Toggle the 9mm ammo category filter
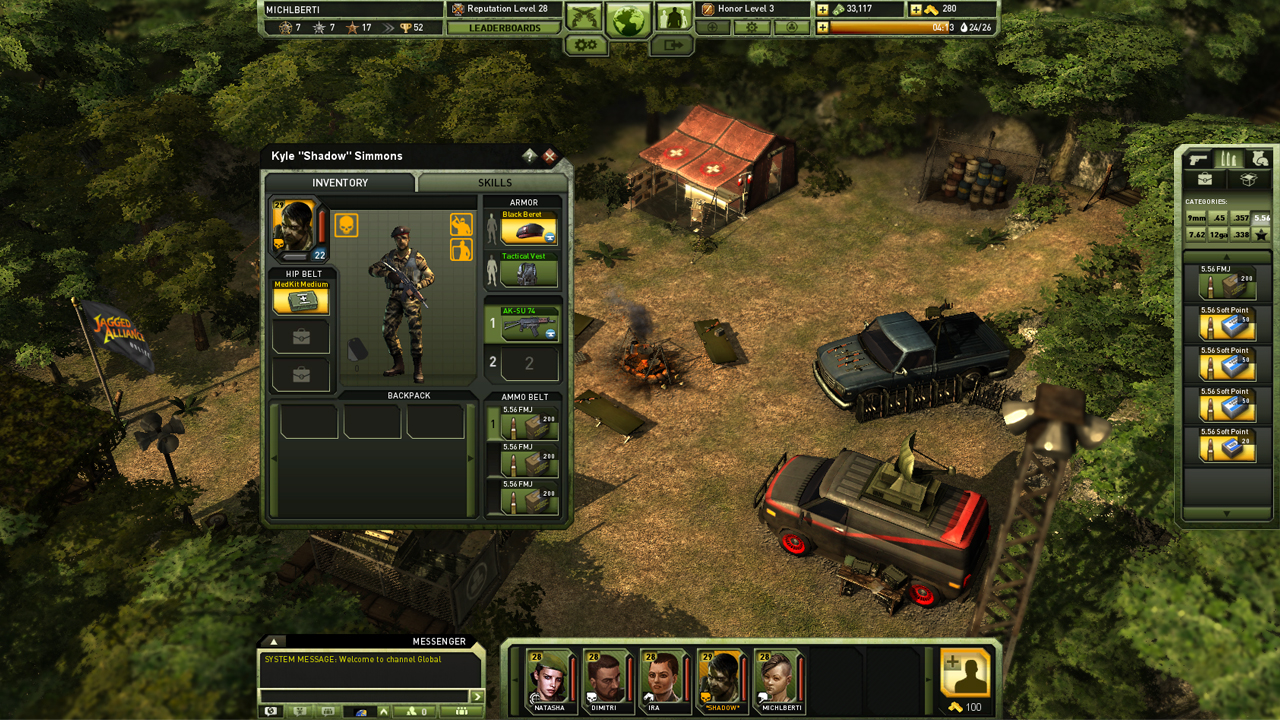Screen dimensions: 1280x720 coord(1196,217)
